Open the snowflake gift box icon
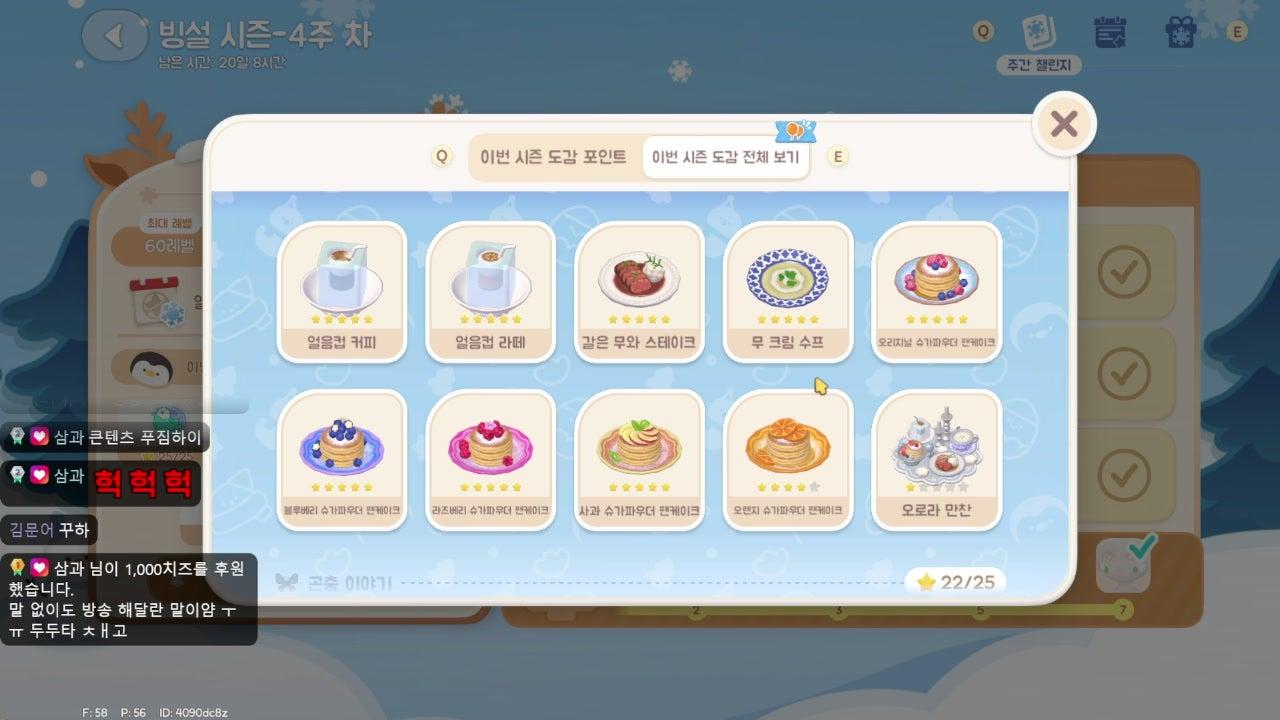The width and height of the screenshot is (1280, 720). [1181, 32]
